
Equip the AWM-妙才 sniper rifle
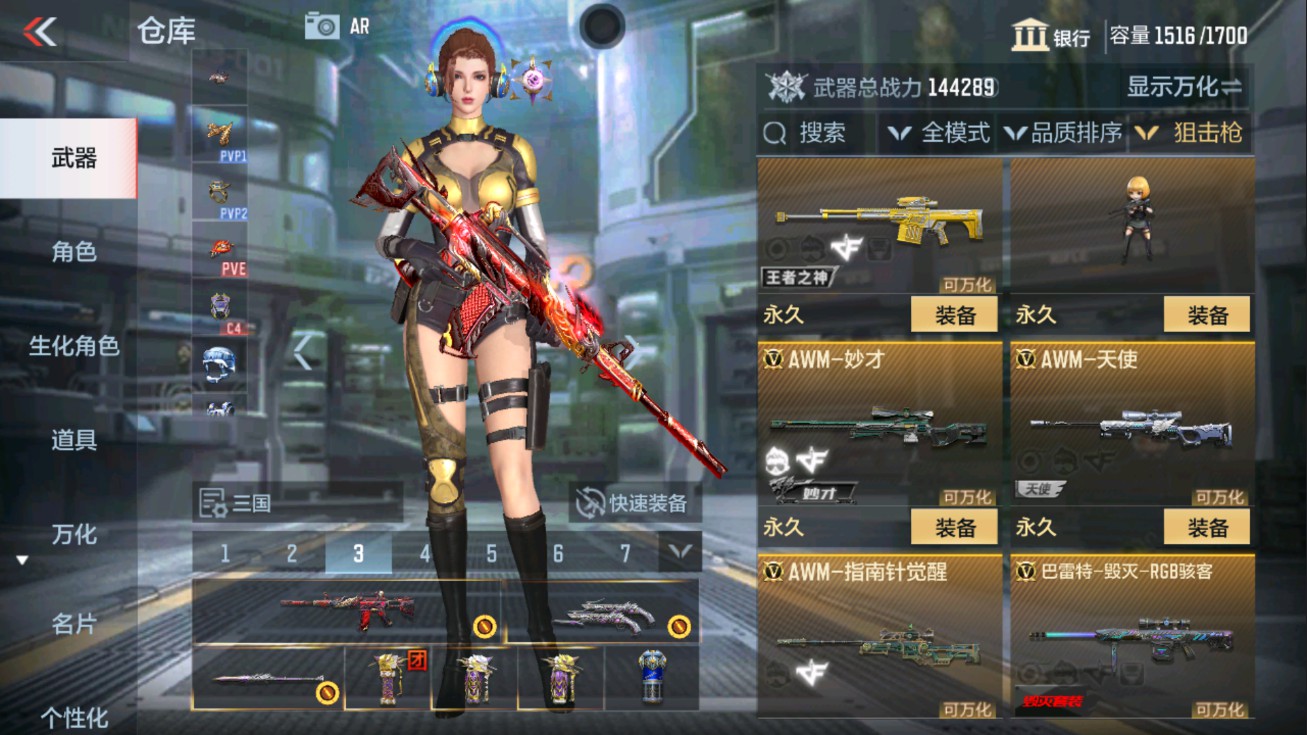(x=957, y=527)
